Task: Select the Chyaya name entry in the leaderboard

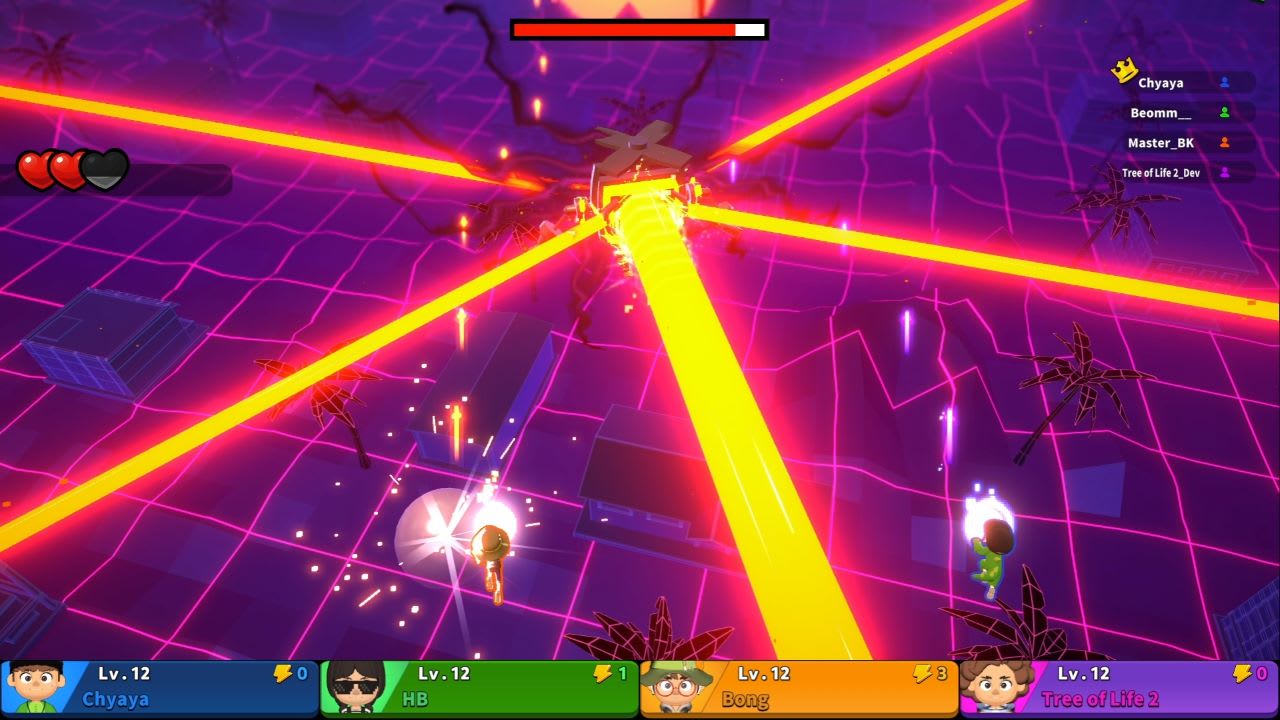Action: pyautogui.click(x=1160, y=82)
